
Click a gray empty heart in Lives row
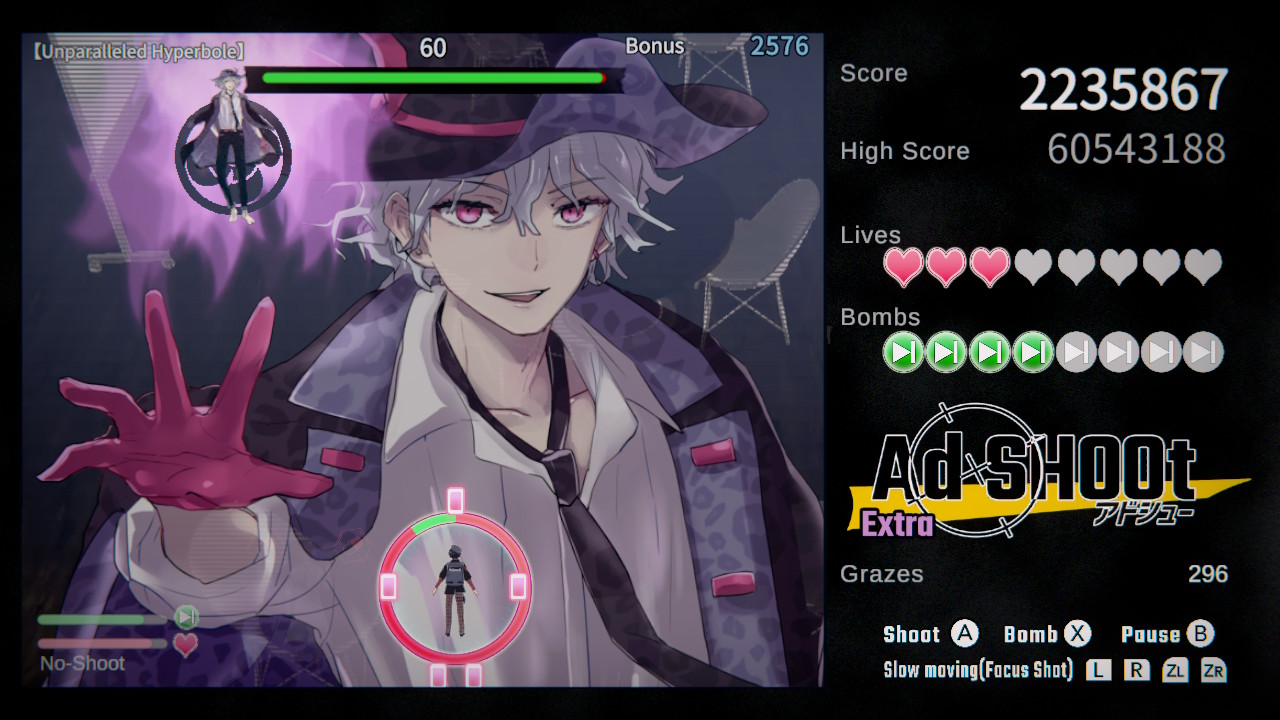[x=1032, y=267]
